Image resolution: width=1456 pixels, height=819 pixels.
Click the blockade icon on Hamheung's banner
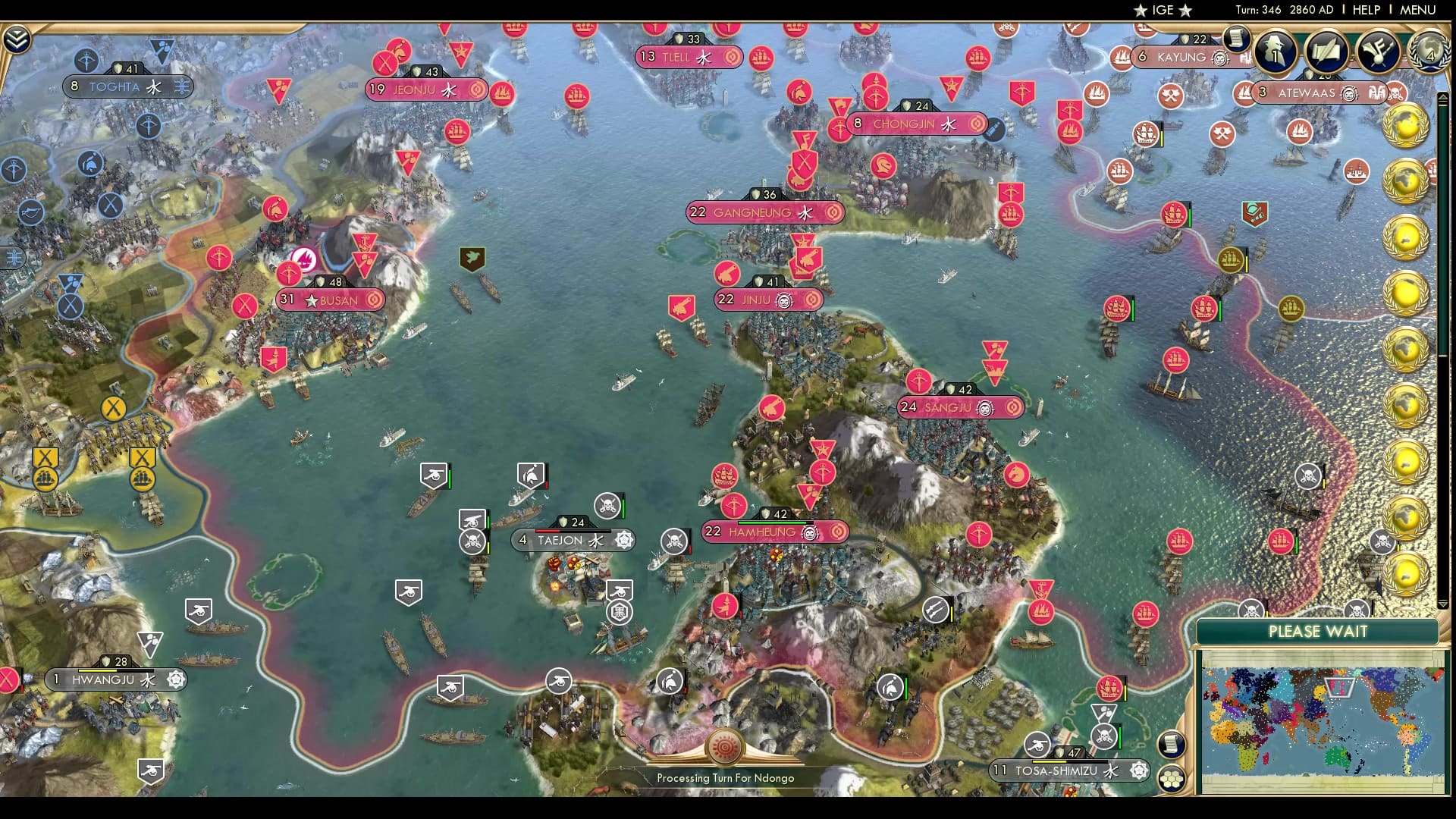point(811,533)
